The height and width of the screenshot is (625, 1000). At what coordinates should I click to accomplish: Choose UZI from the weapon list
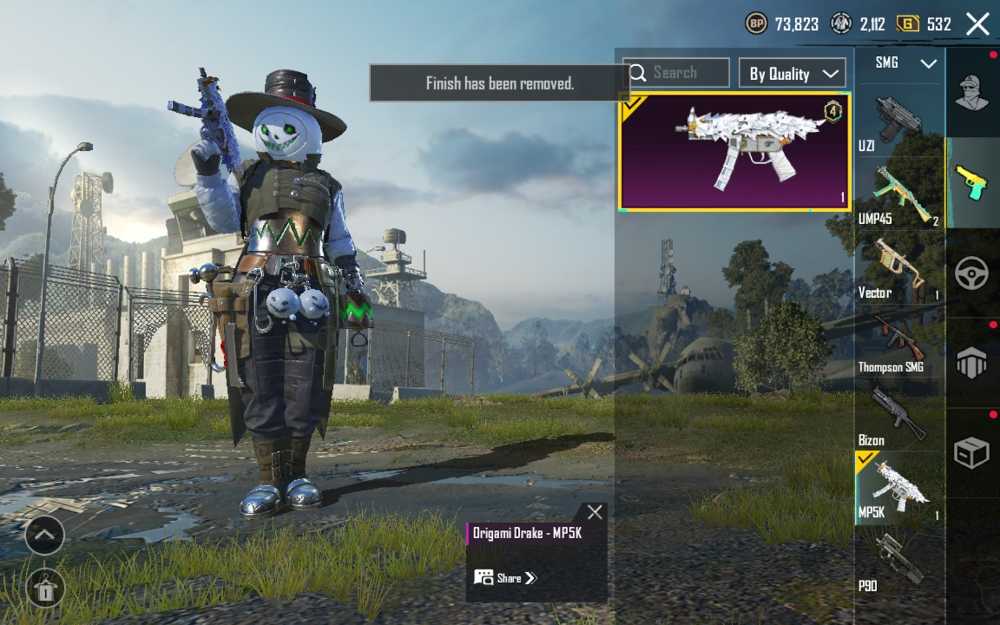click(x=898, y=120)
